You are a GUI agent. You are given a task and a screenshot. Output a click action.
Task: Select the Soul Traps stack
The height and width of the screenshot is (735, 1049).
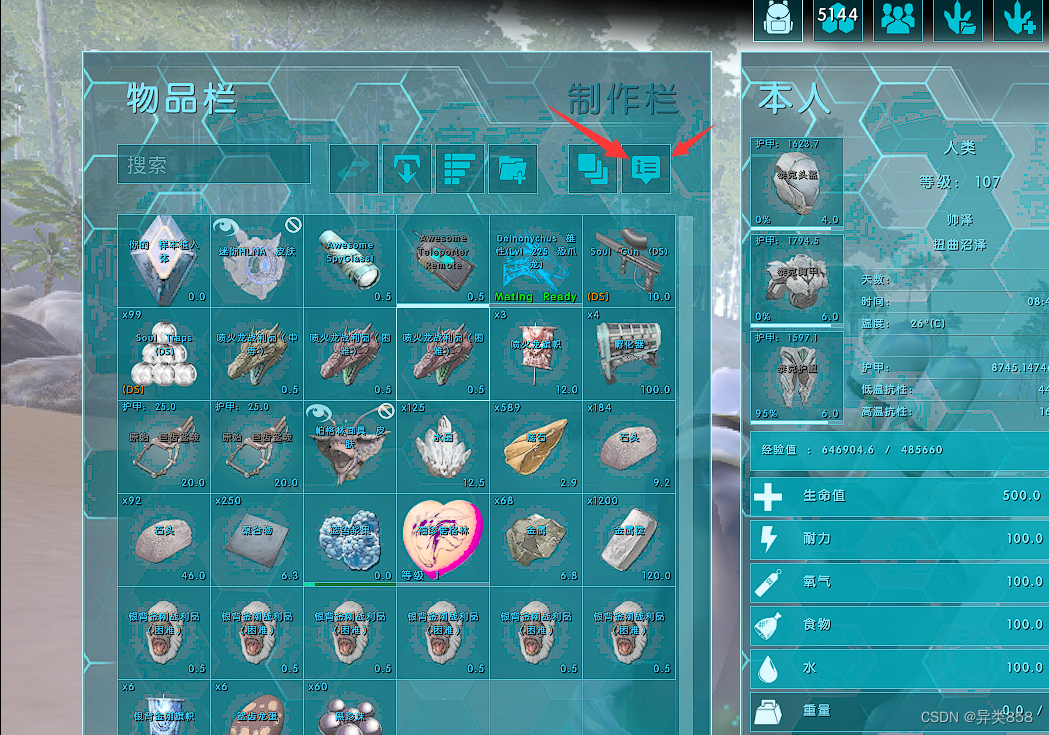click(x=164, y=353)
